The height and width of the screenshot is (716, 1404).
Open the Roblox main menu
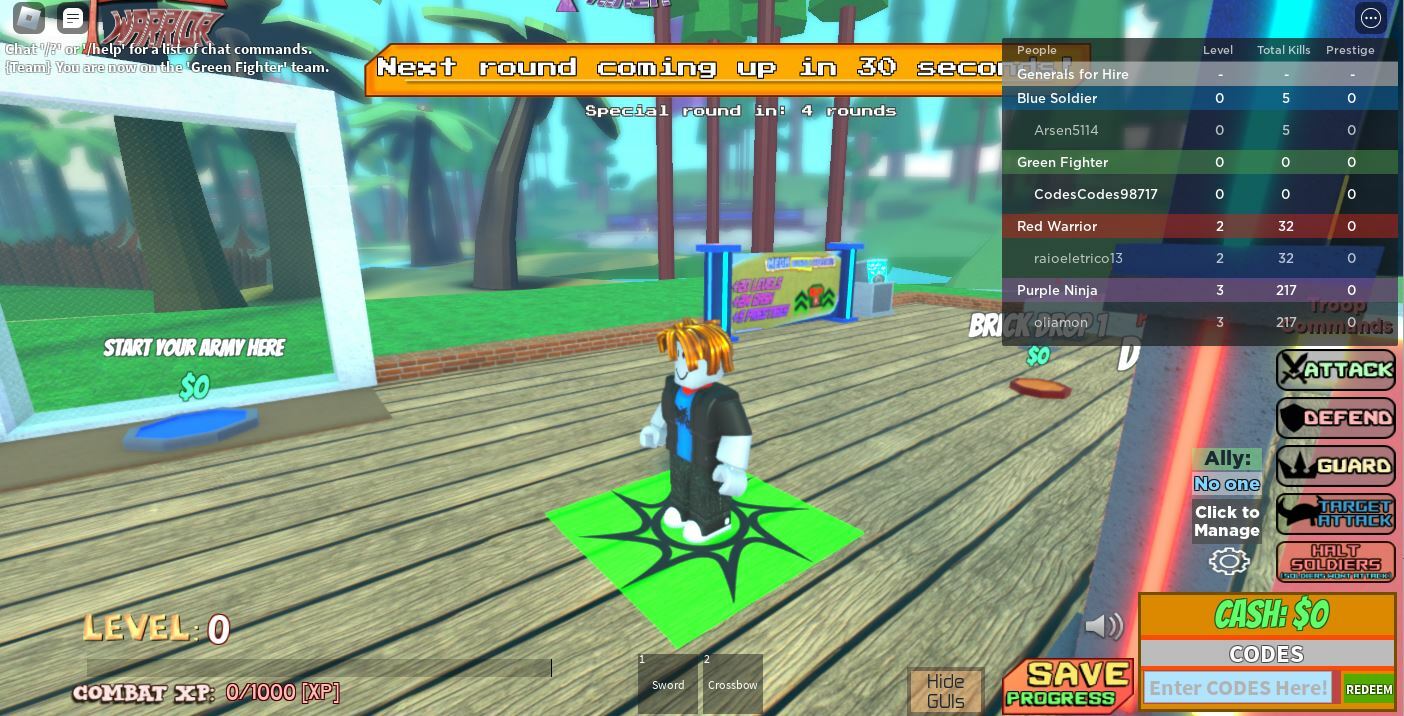[29, 18]
